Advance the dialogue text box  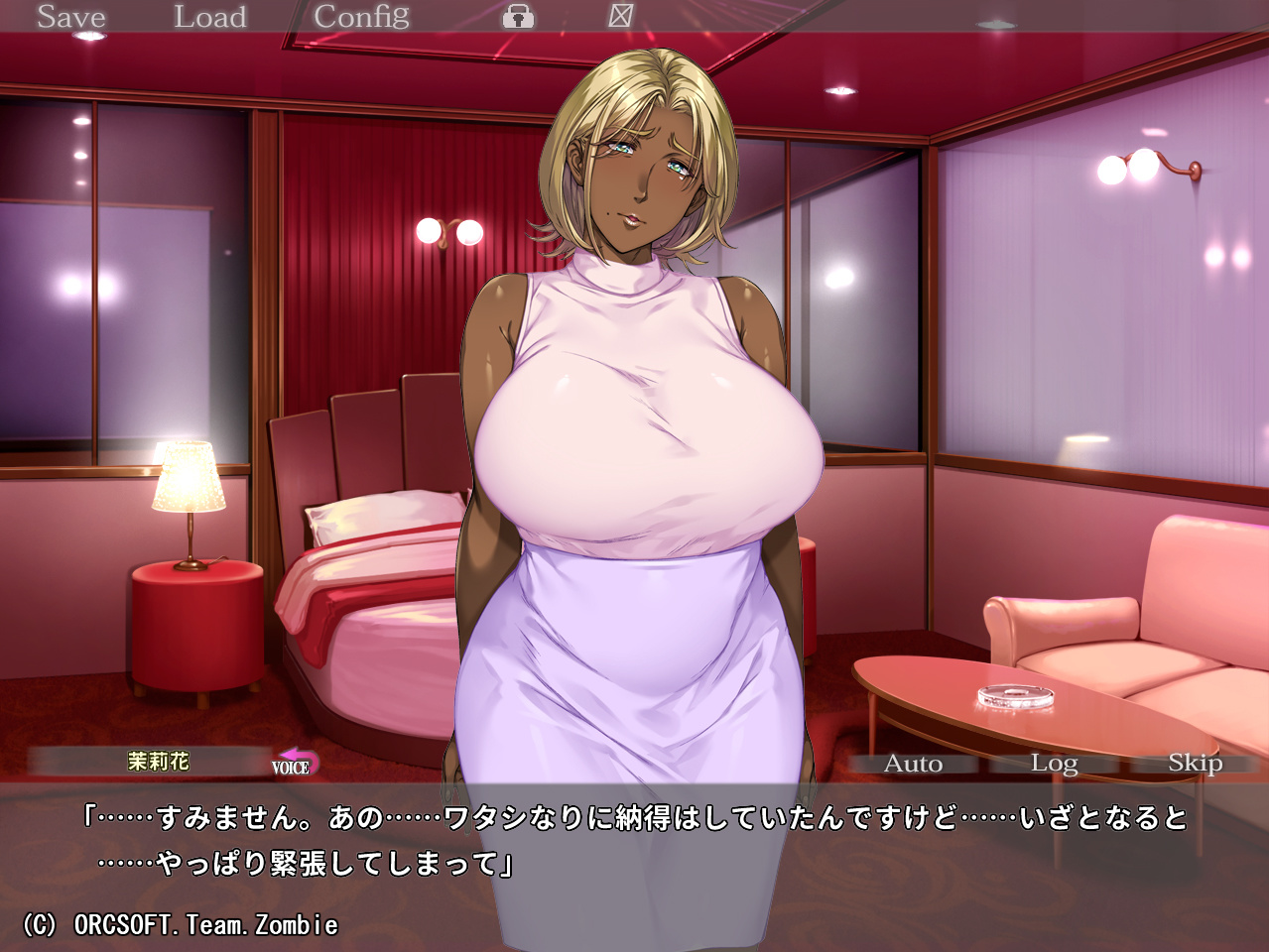tap(635, 863)
